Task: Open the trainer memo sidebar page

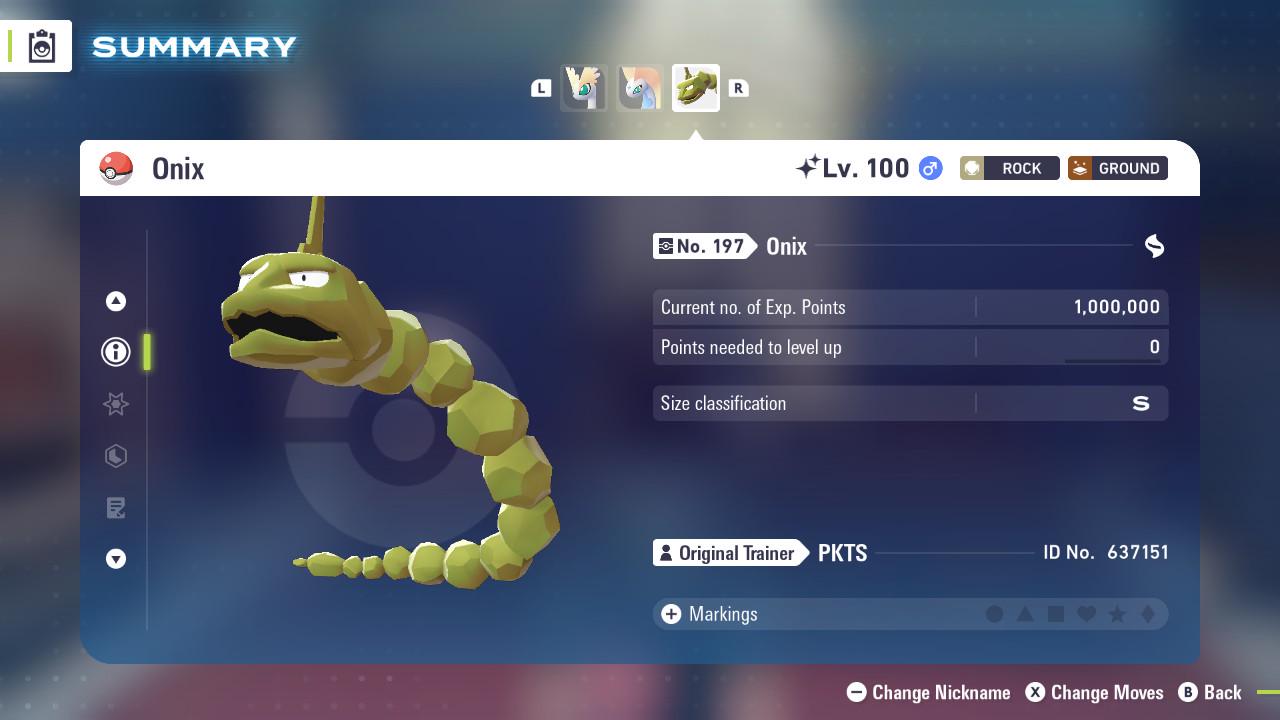Action: (x=115, y=508)
